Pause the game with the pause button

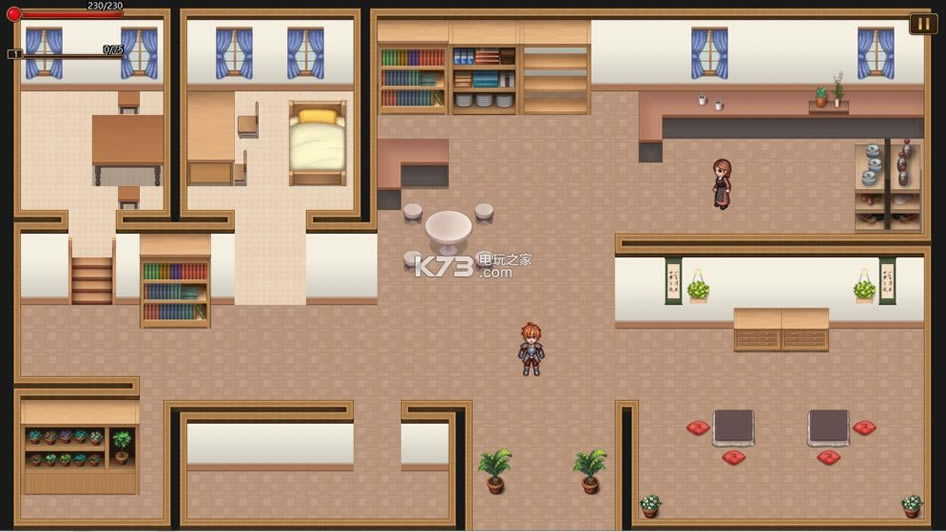922,23
